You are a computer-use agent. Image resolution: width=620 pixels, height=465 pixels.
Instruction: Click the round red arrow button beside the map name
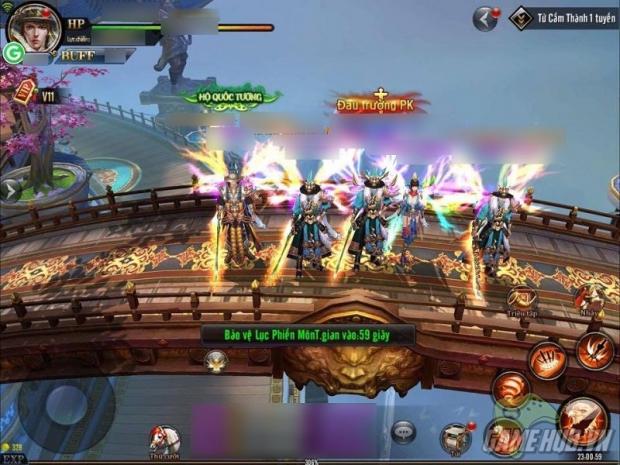[487, 16]
